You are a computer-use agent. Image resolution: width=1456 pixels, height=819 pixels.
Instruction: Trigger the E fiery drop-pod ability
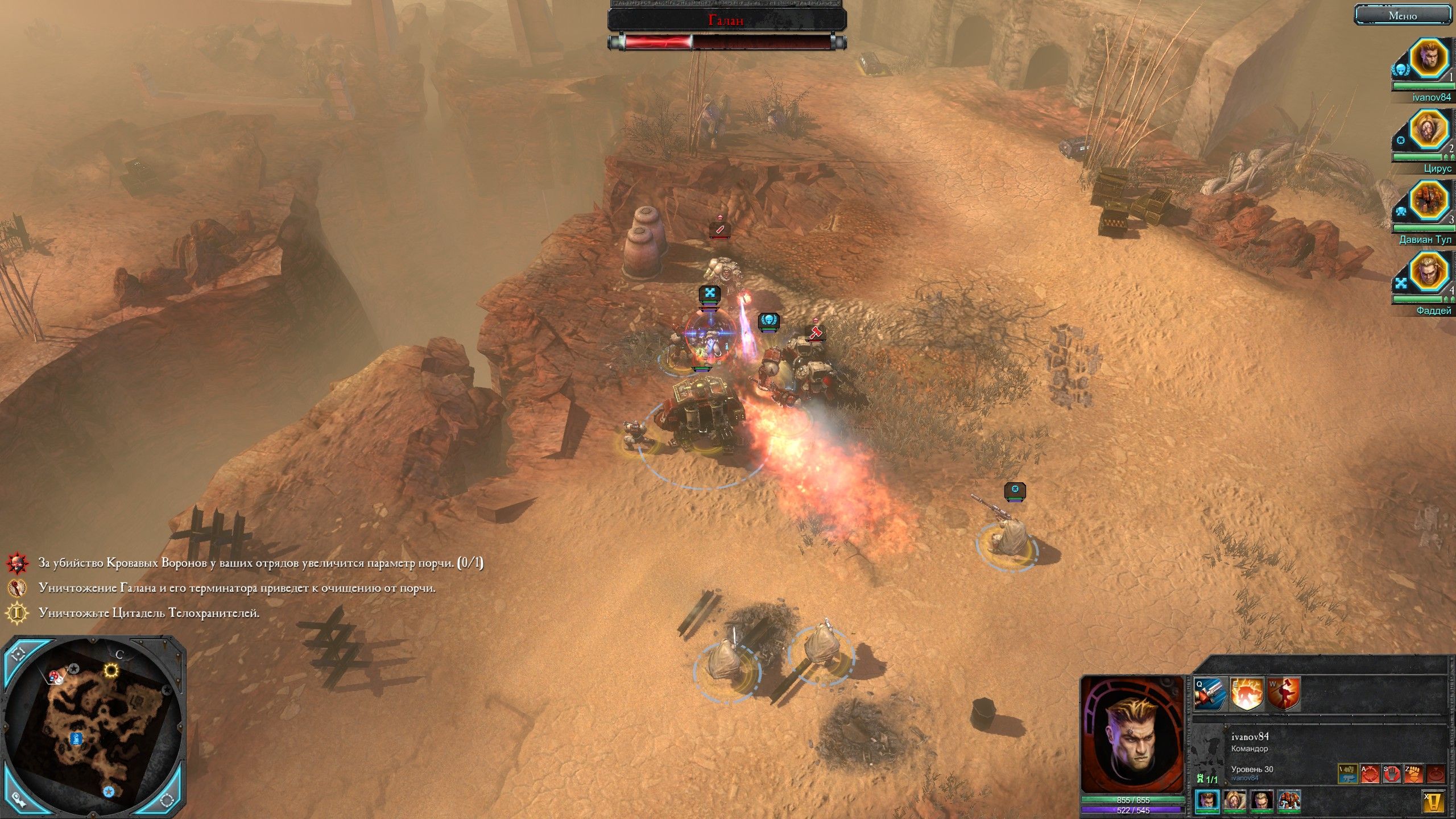[x=1247, y=694]
